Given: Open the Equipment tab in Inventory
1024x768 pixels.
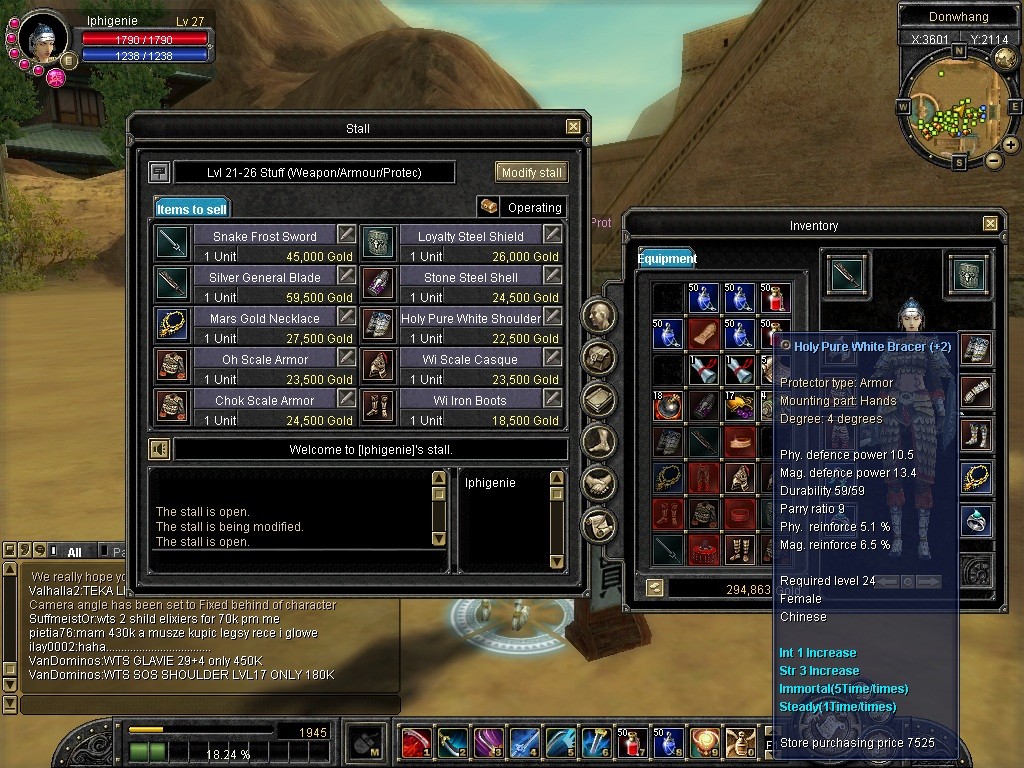Looking at the screenshot, I should coord(667,258).
